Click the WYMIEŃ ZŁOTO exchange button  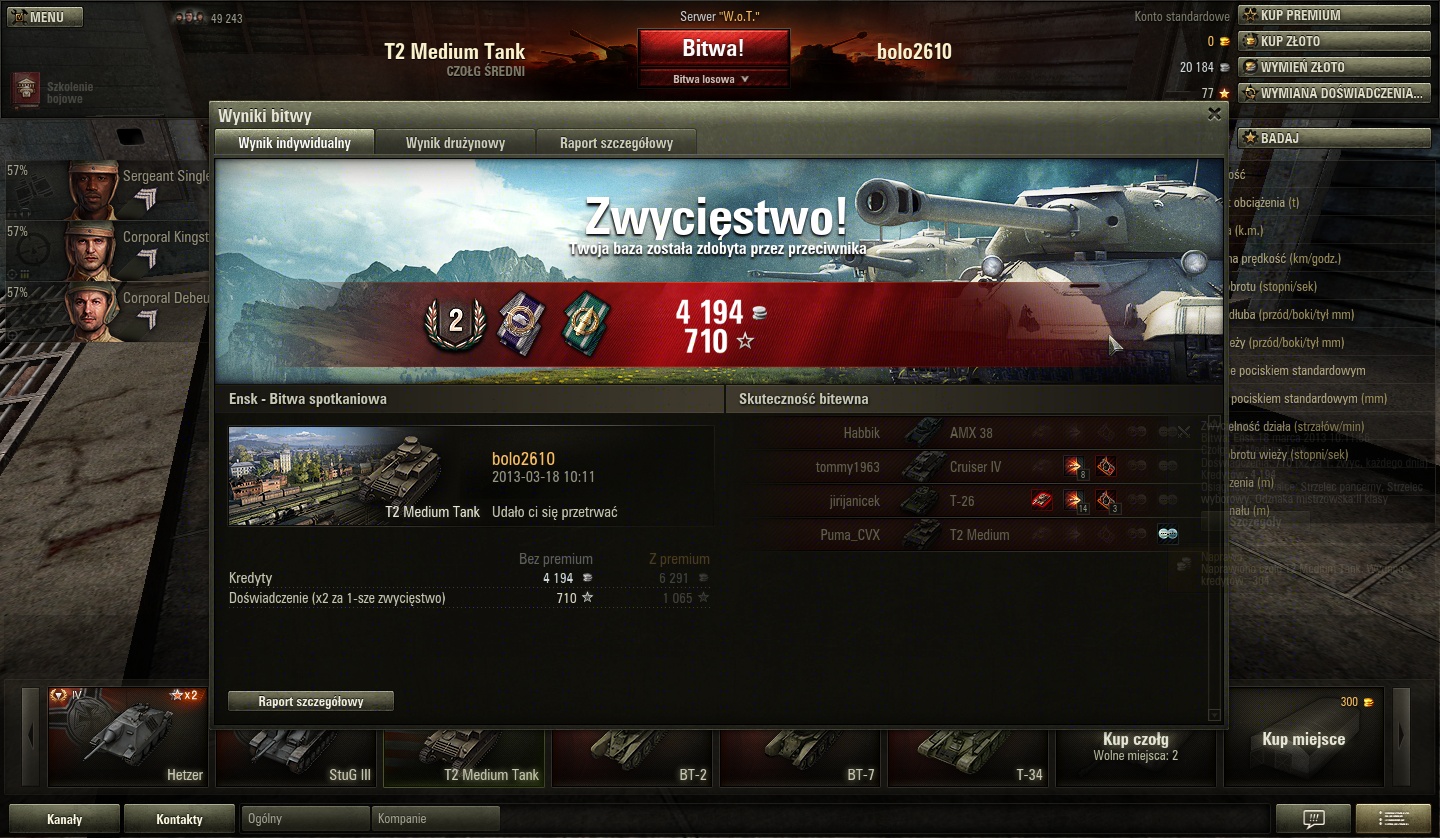coord(1334,67)
